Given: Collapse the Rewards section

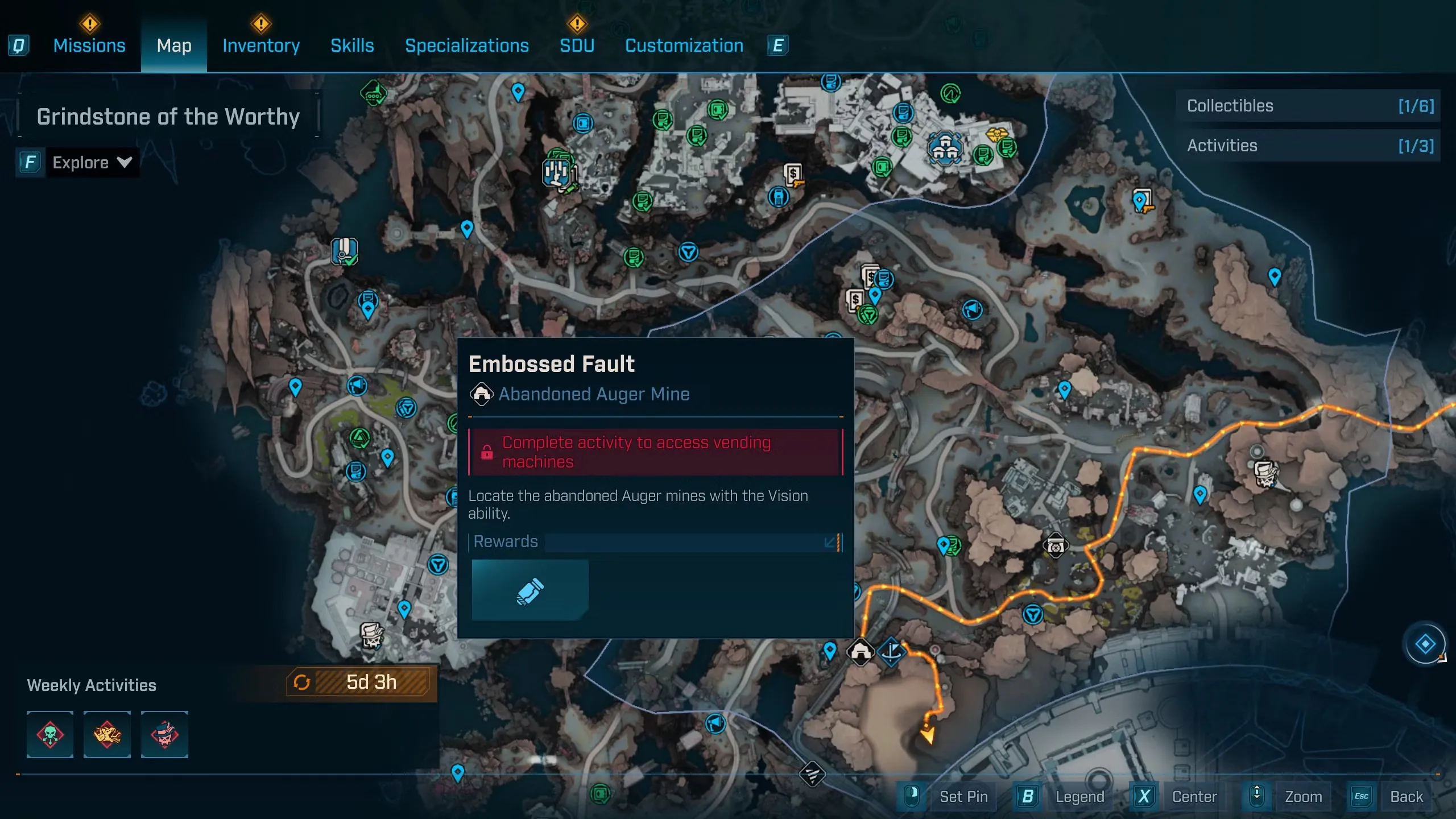Looking at the screenshot, I should point(830,542).
